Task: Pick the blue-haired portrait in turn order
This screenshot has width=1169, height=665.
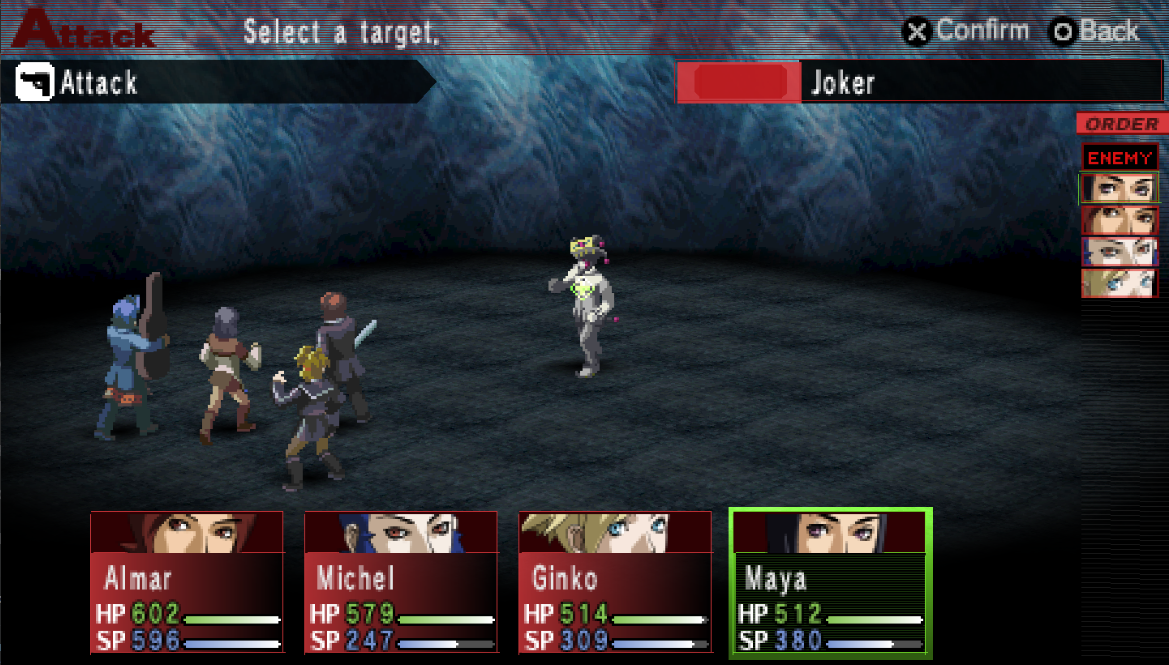Action: (1119, 252)
